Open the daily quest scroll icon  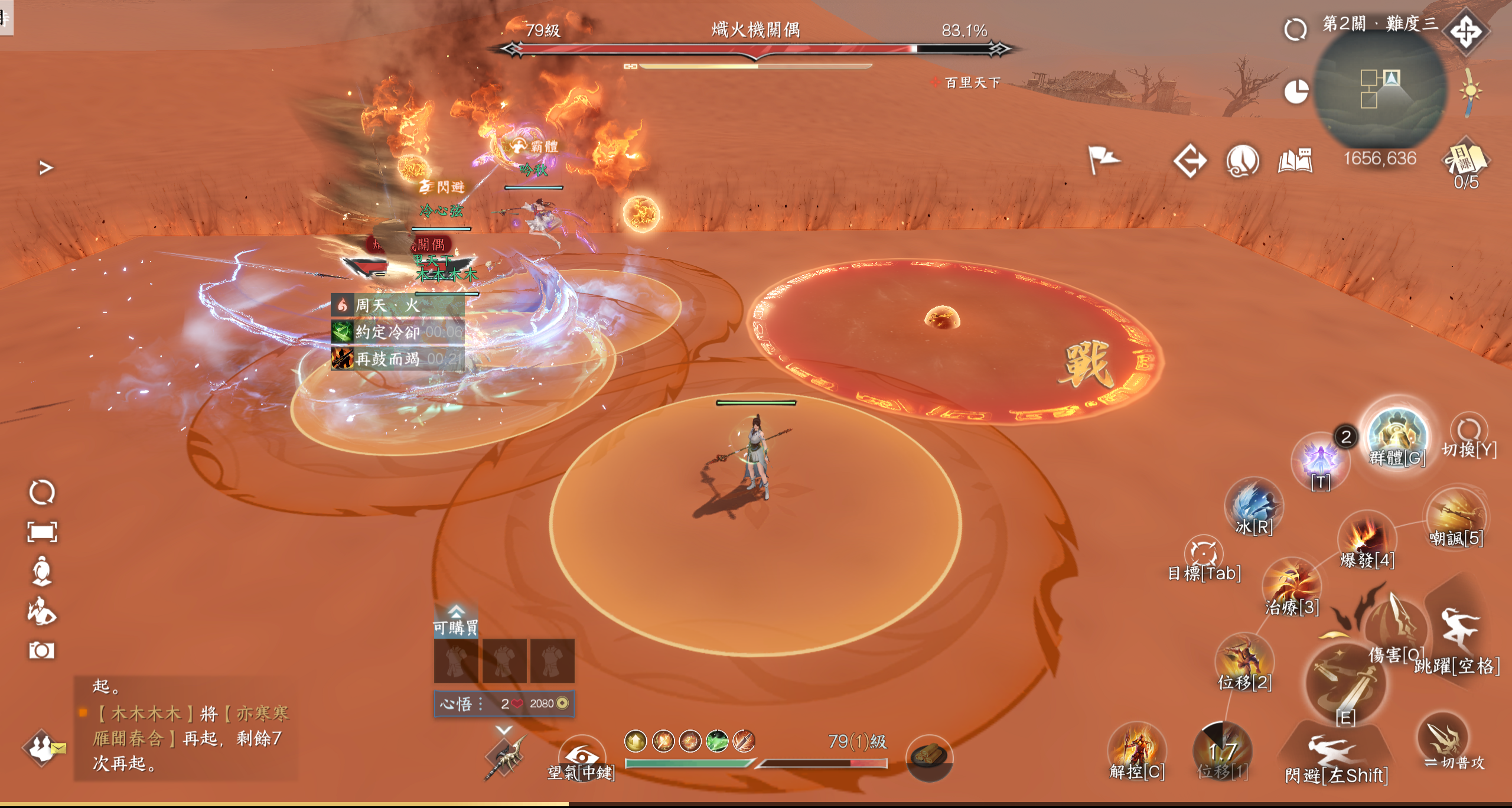(1465, 159)
